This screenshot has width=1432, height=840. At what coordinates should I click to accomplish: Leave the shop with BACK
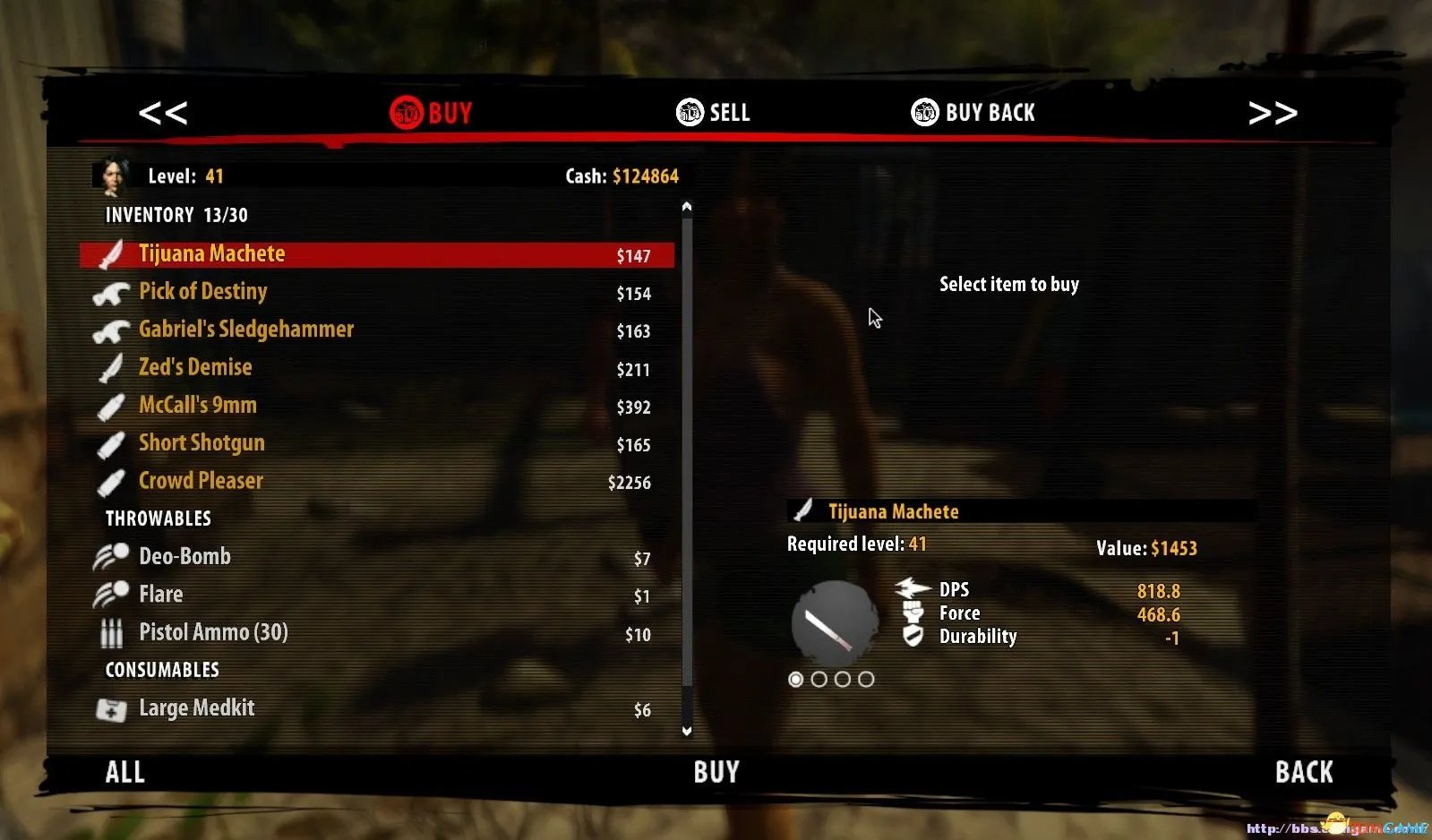tap(1304, 772)
